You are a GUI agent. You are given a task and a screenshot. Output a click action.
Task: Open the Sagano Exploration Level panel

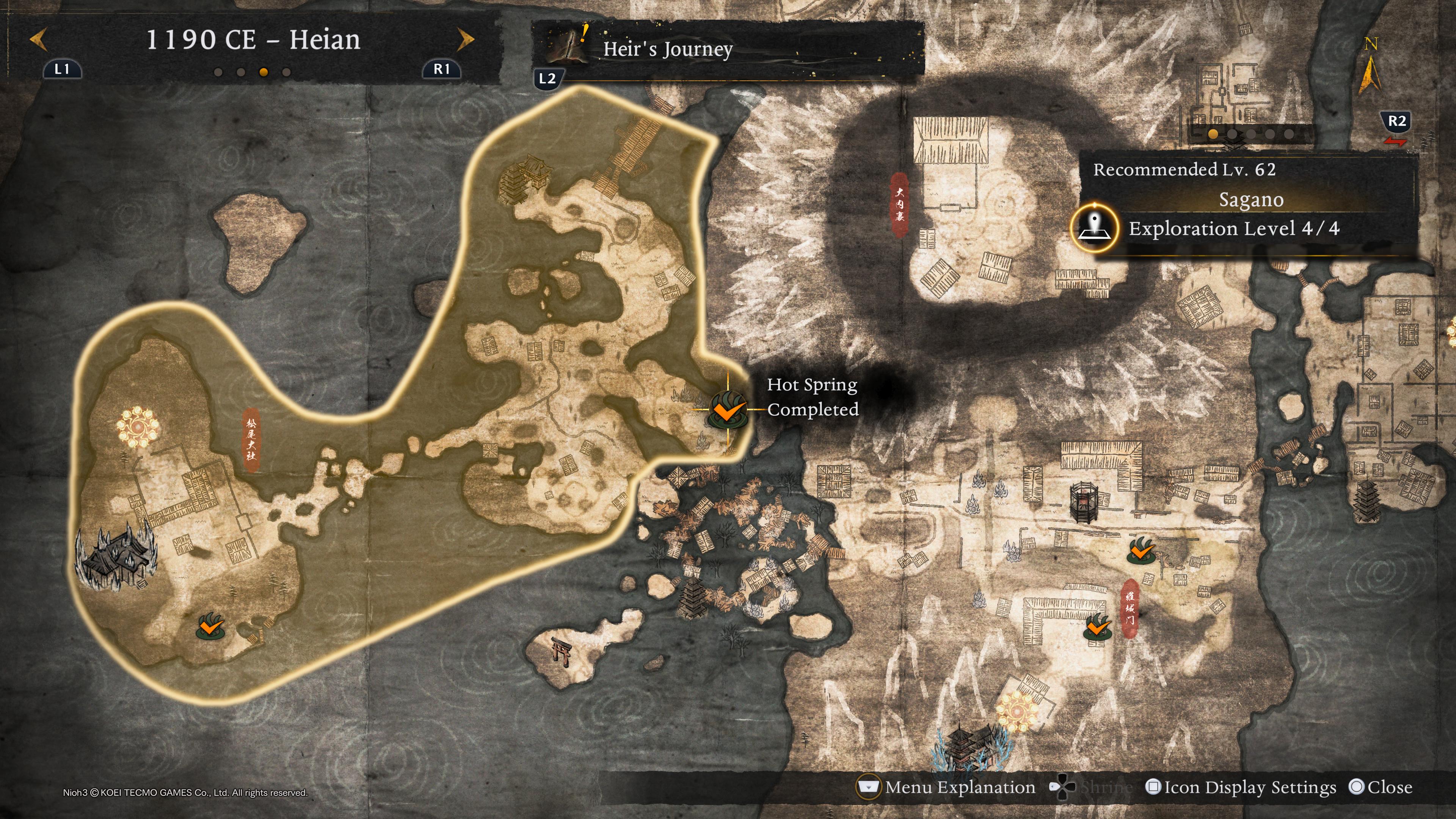[1233, 228]
